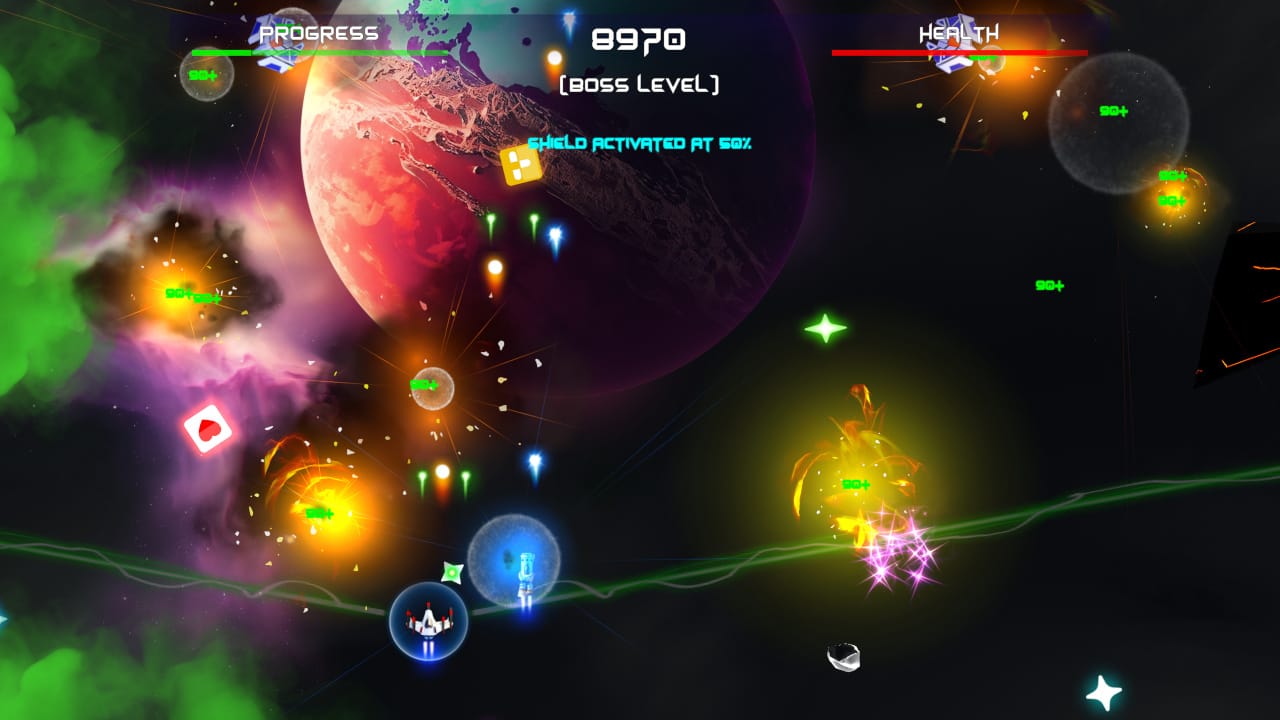The width and height of the screenshot is (1280, 720).
Task: Select the yellow shield power-up block
Action: tap(521, 163)
